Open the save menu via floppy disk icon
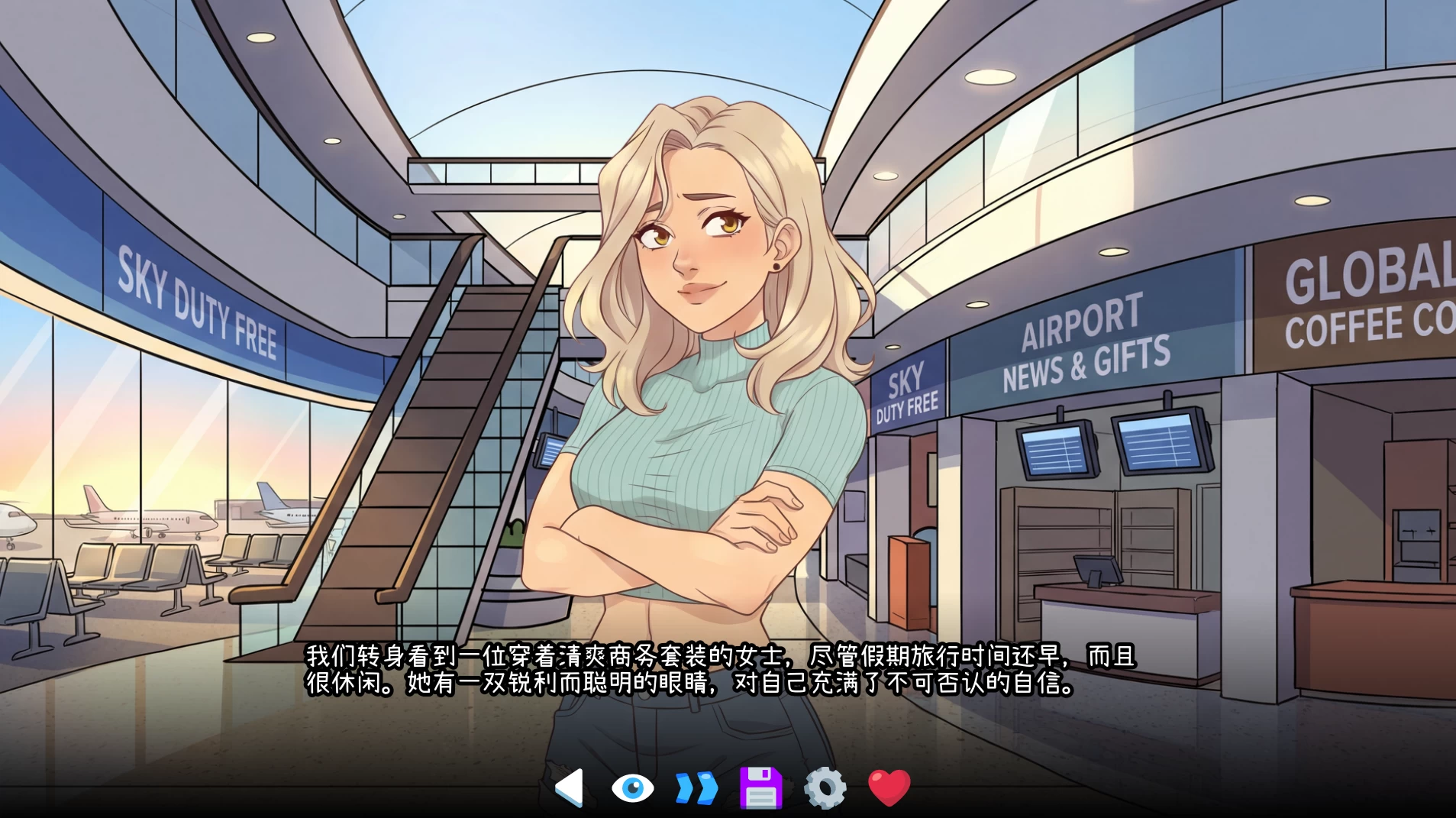Viewport: 1456px width, 818px height. pos(760,786)
